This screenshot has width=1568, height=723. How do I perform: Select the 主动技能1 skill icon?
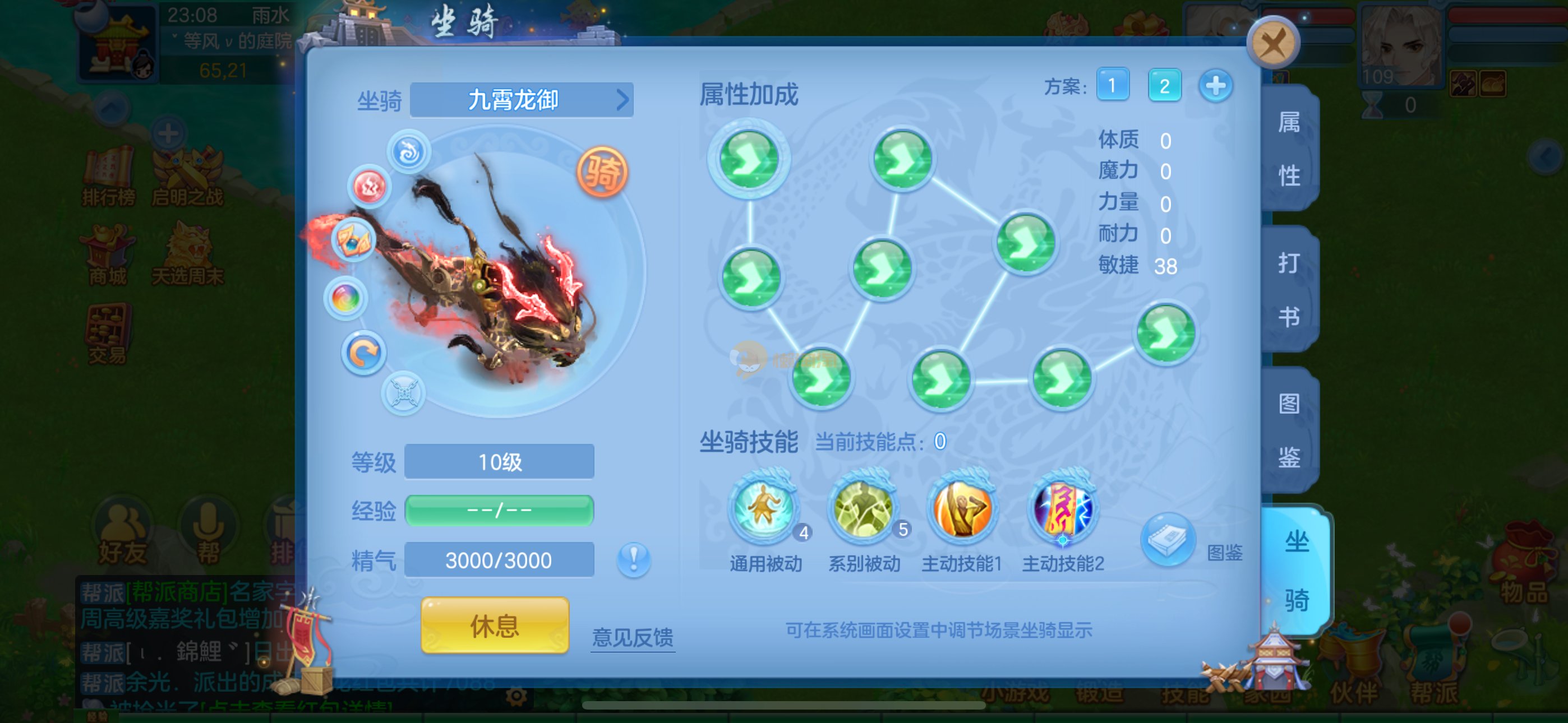962,508
